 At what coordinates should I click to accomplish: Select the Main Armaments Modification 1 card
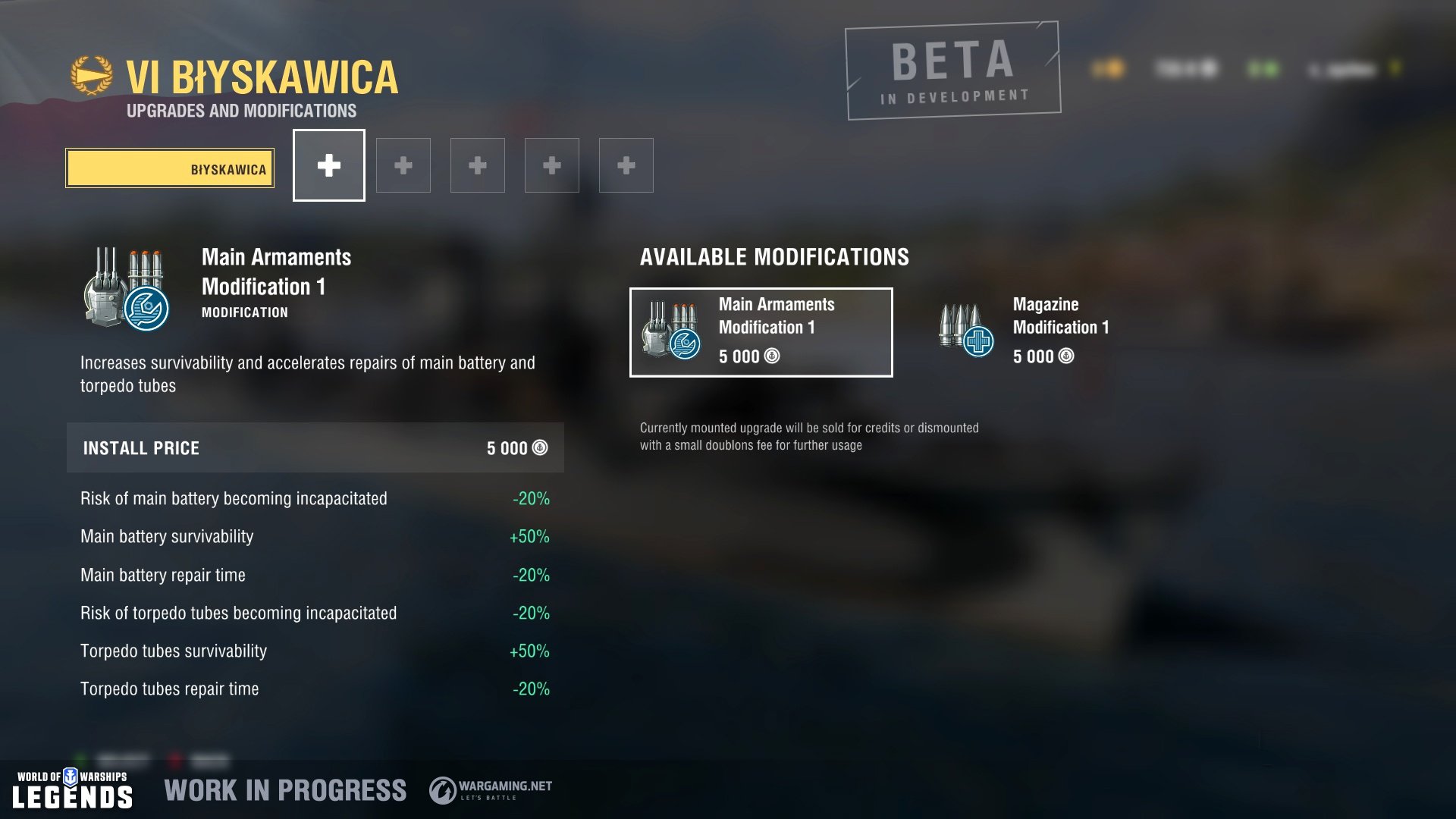(x=760, y=331)
